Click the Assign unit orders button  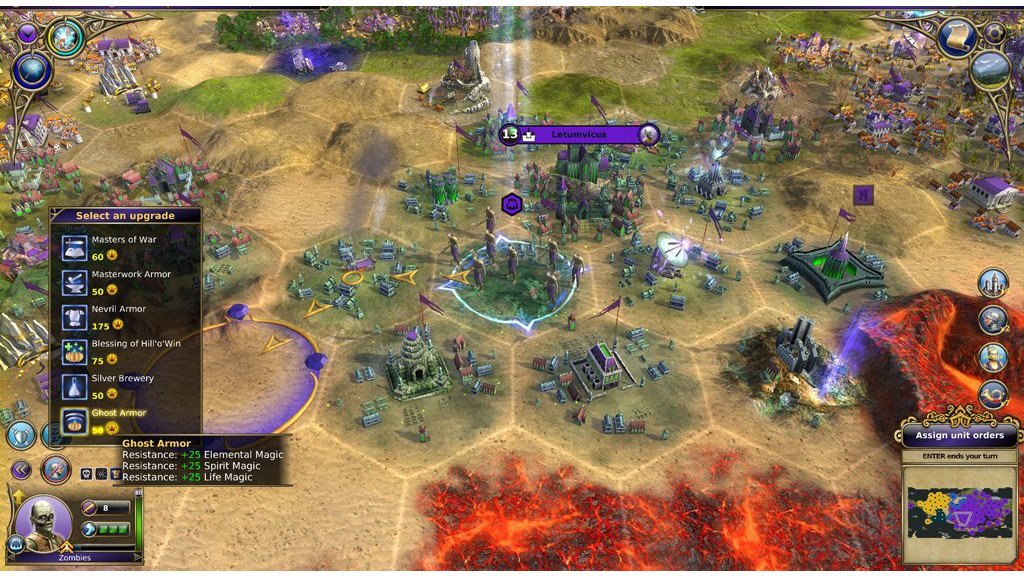click(x=960, y=436)
